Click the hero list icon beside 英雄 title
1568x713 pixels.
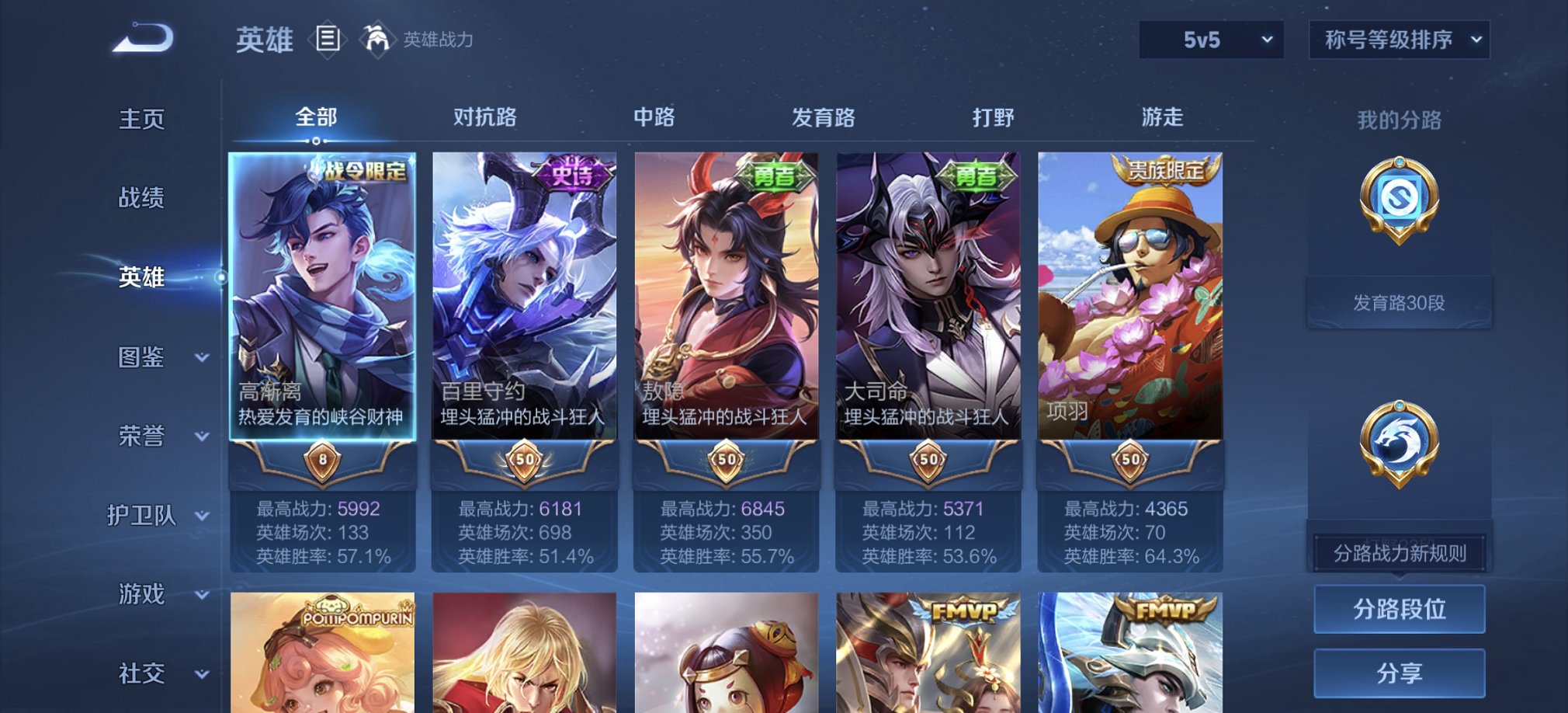pyautogui.click(x=329, y=39)
